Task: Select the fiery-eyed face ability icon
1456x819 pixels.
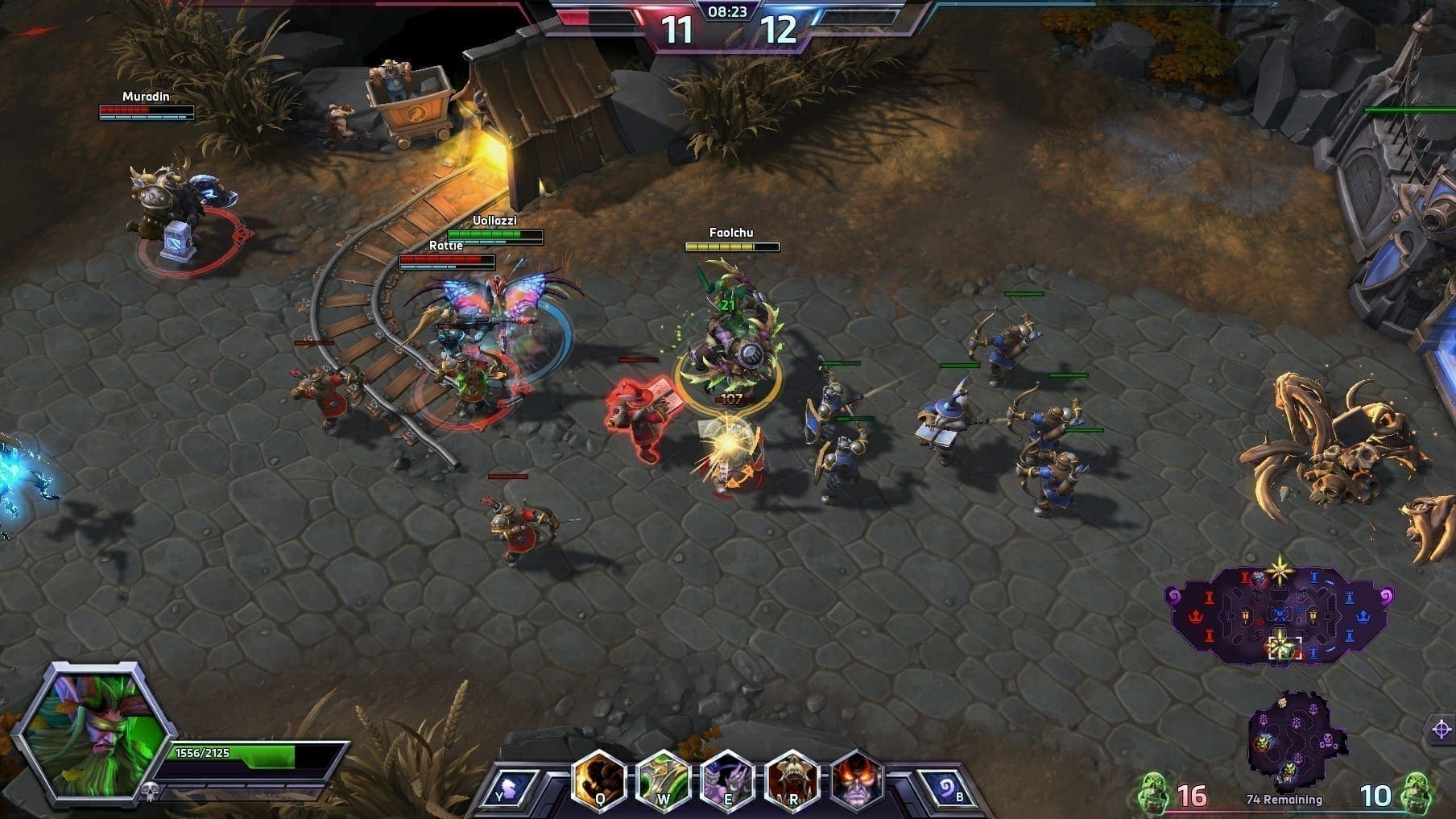Action: coord(856,780)
